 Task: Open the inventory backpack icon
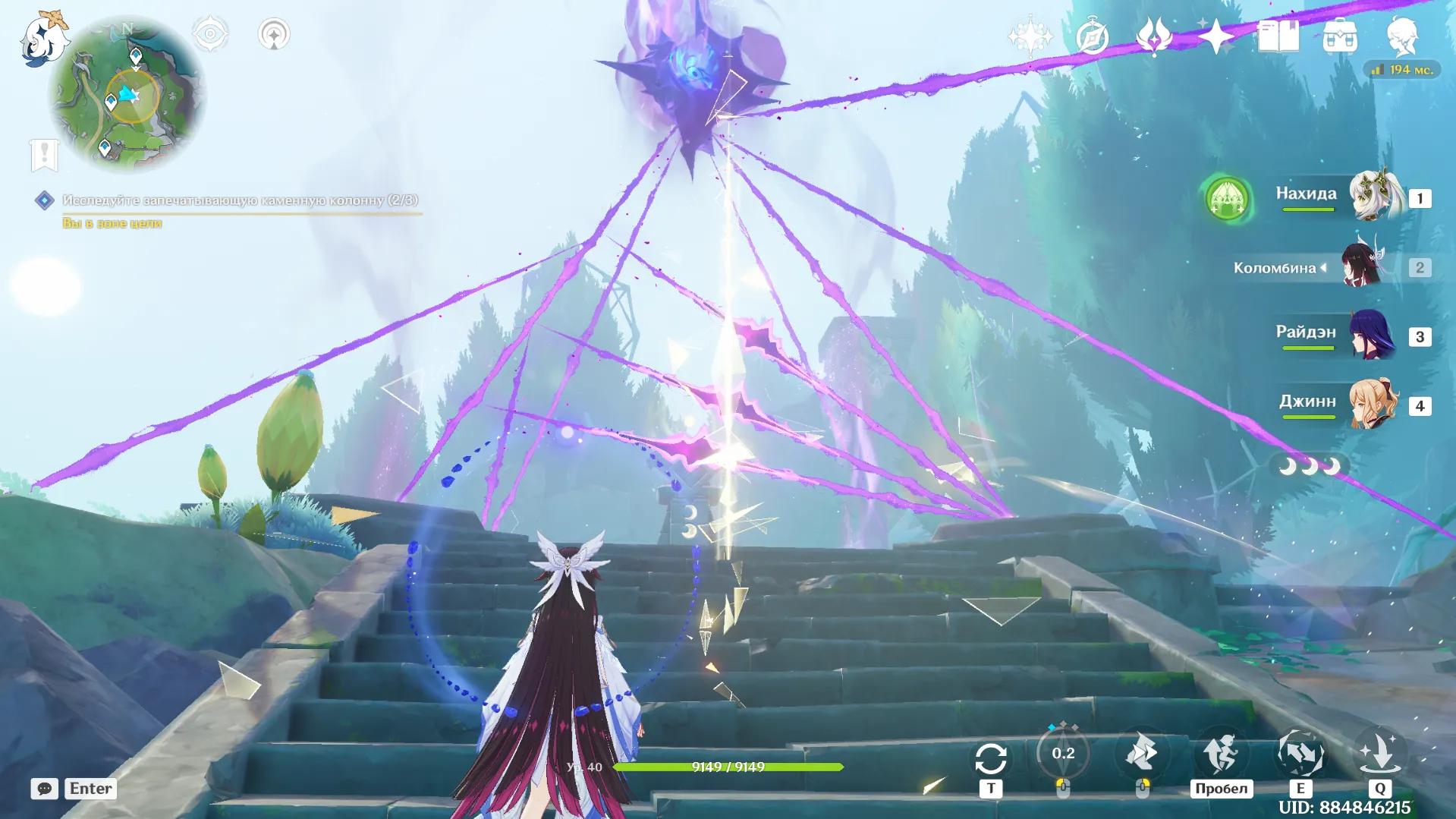[1341, 36]
